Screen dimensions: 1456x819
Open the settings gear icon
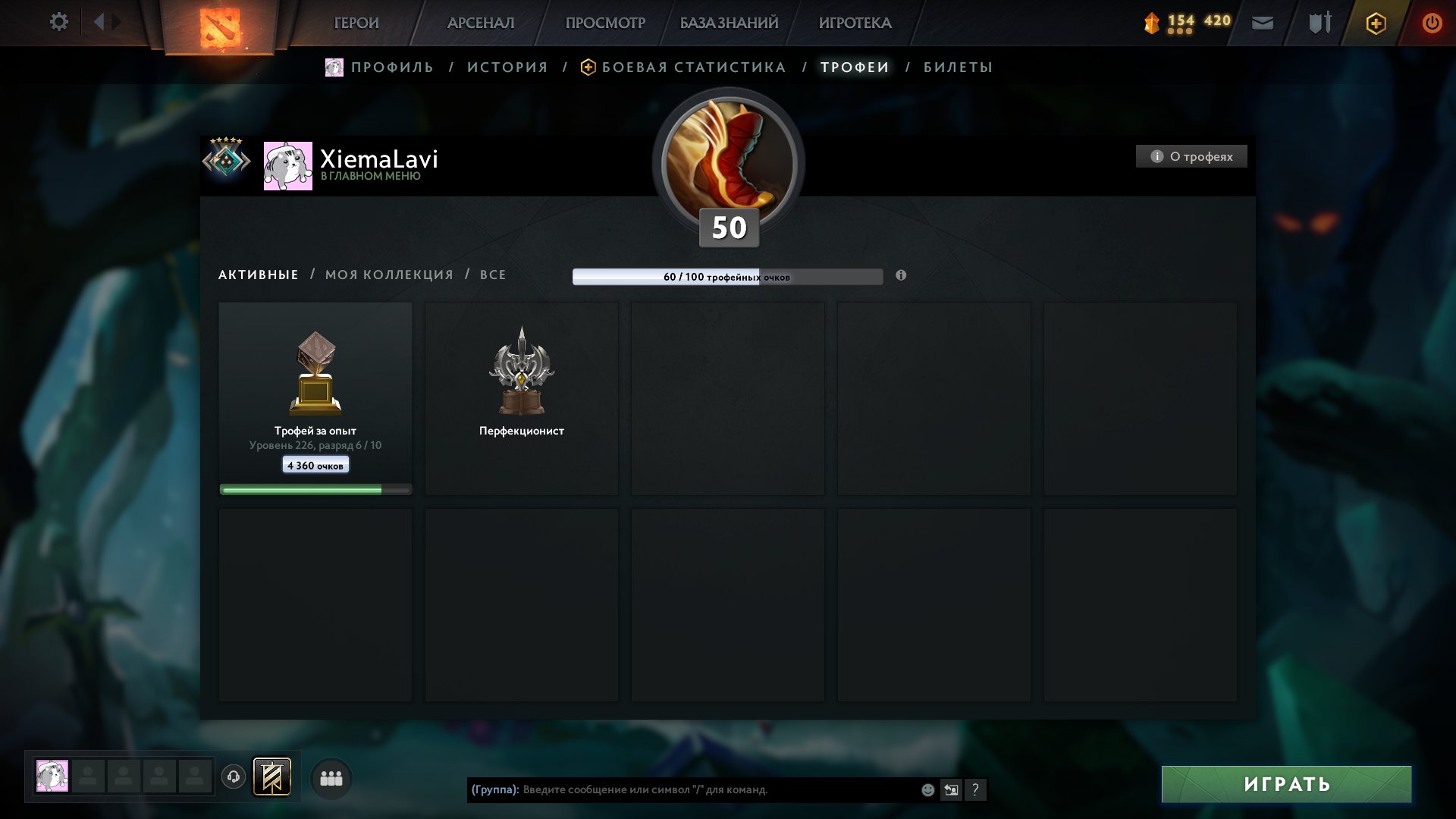(x=58, y=23)
